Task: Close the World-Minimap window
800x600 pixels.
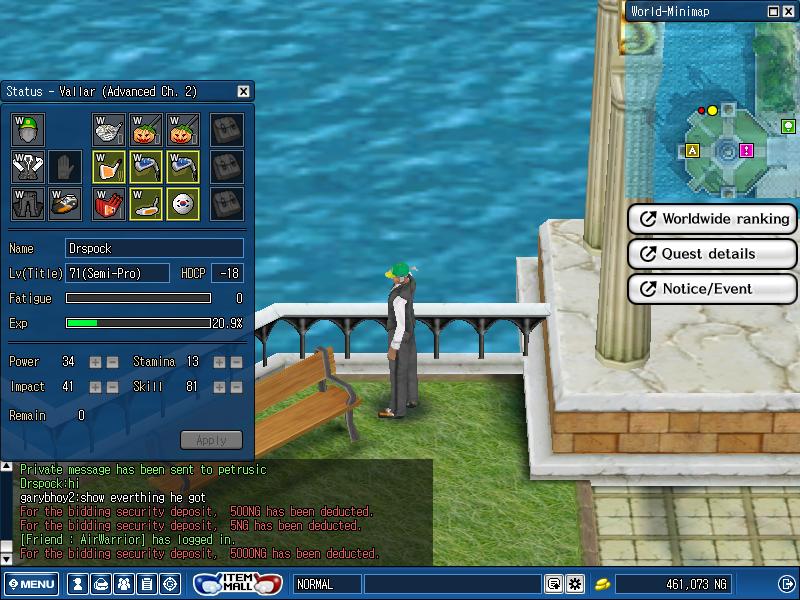Action: click(789, 11)
